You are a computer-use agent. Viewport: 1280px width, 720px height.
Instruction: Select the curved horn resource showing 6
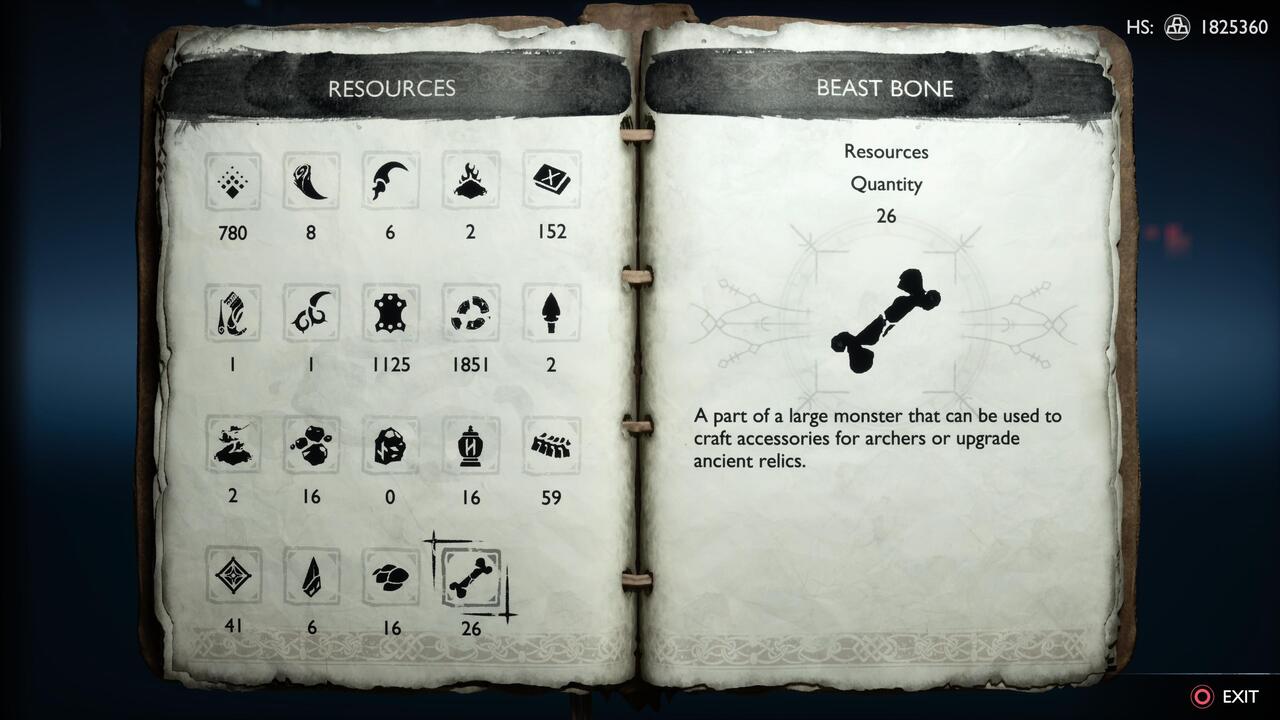click(x=391, y=181)
